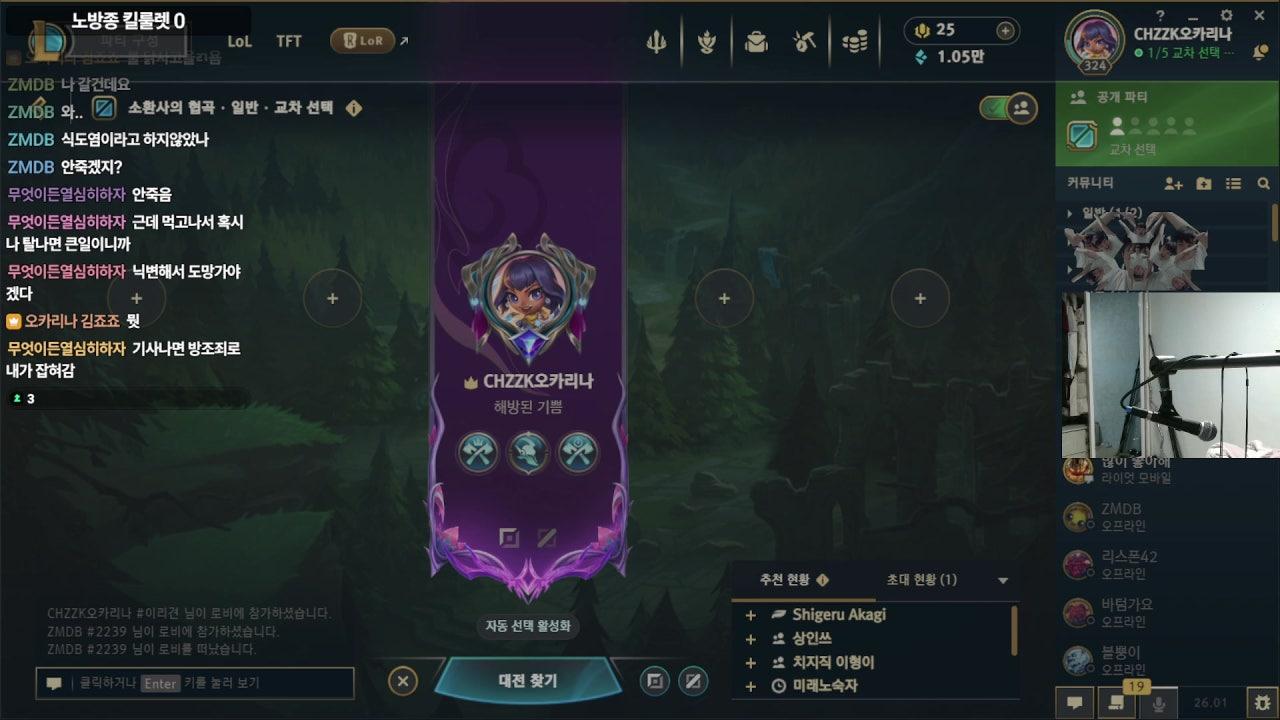Open the missions icon left of coins
The image size is (1280, 720).
[x=806, y=42]
